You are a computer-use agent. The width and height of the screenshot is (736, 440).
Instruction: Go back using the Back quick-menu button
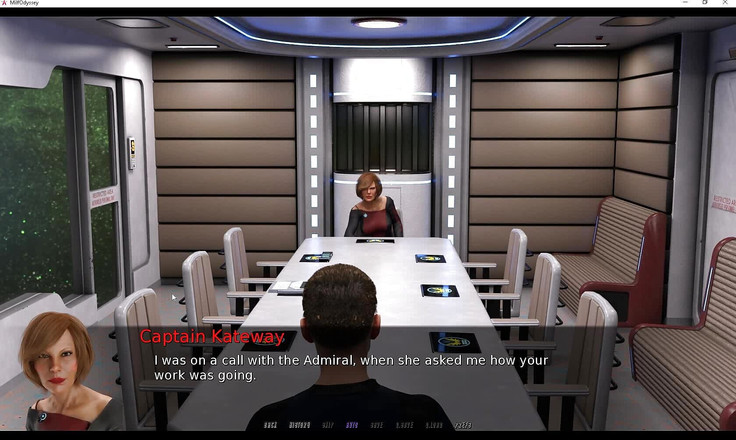point(271,425)
